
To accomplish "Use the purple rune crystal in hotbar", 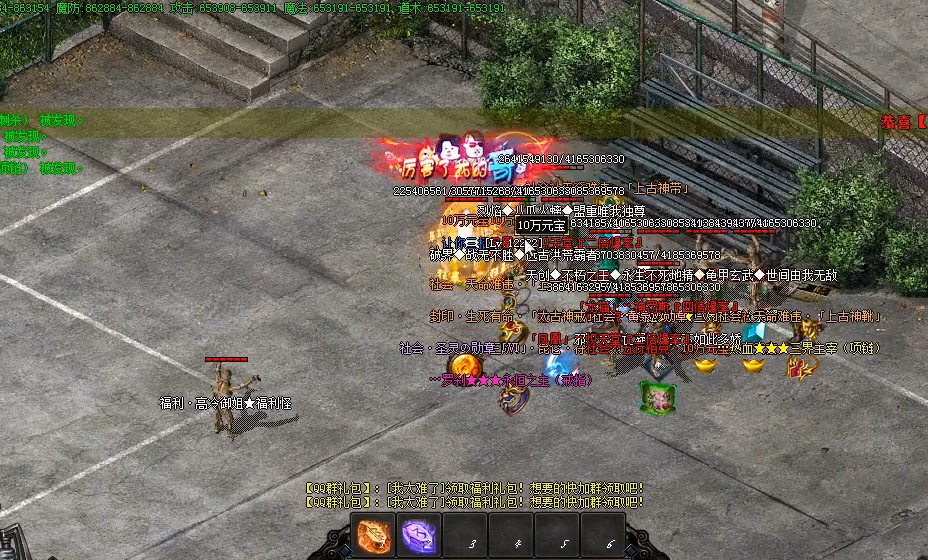I will pos(421,536).
